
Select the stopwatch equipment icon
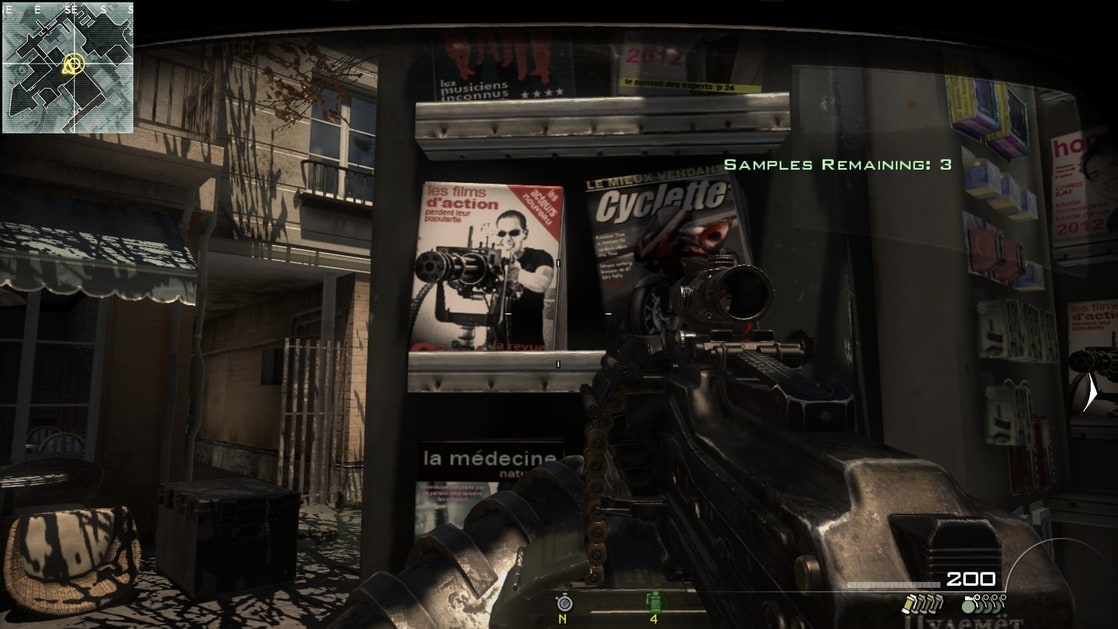pos(563,602)
